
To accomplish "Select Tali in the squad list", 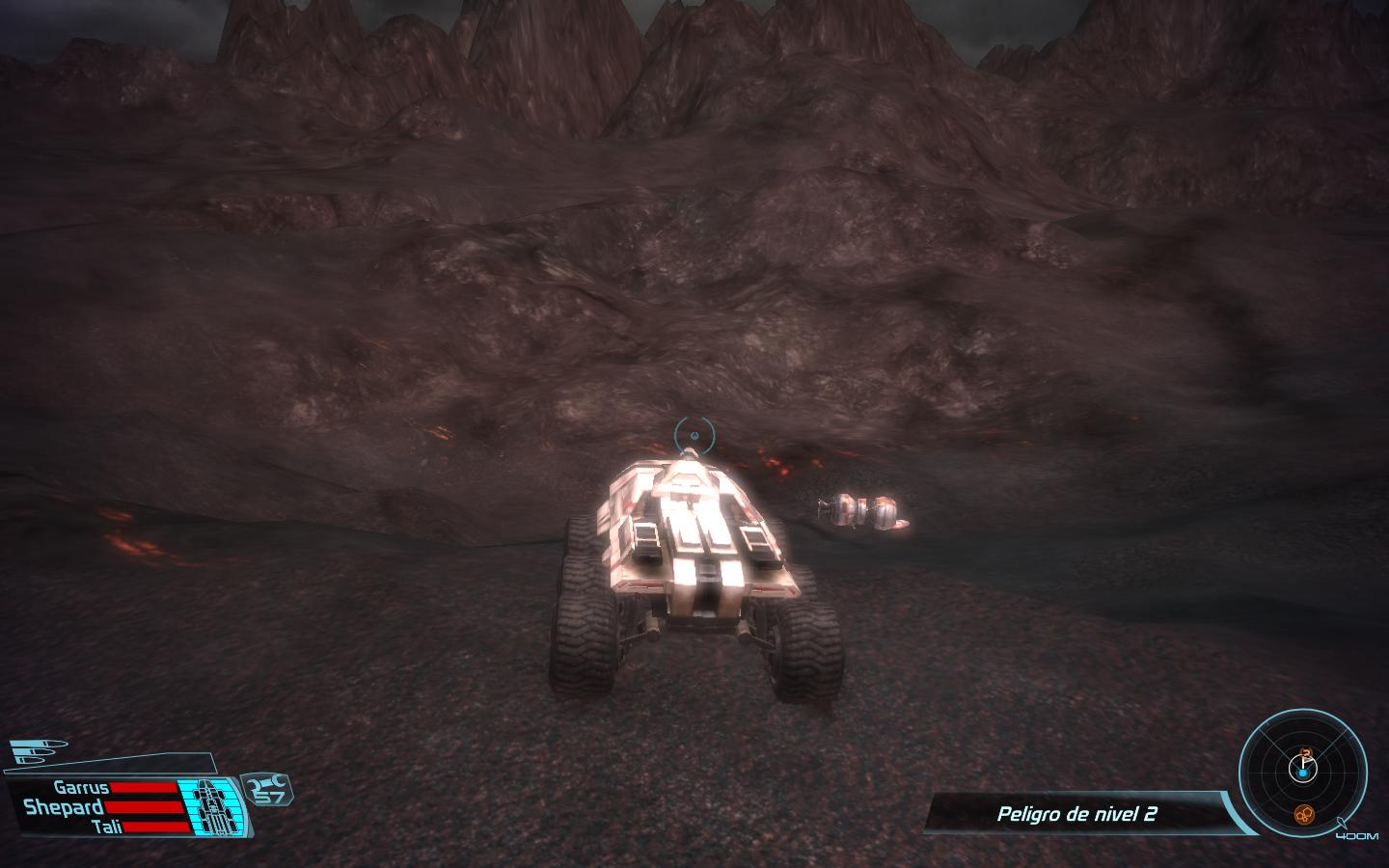I will click(x=104, y=827).
